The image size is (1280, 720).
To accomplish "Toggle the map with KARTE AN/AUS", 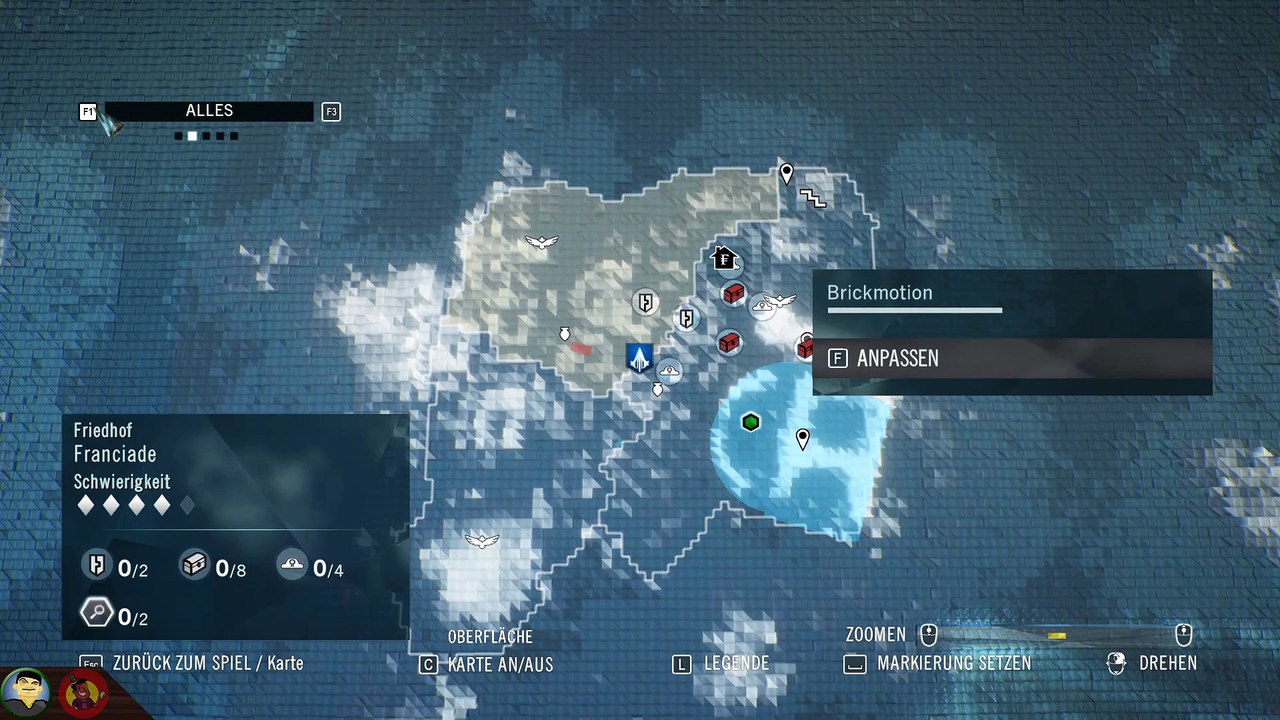I will 499,664.
